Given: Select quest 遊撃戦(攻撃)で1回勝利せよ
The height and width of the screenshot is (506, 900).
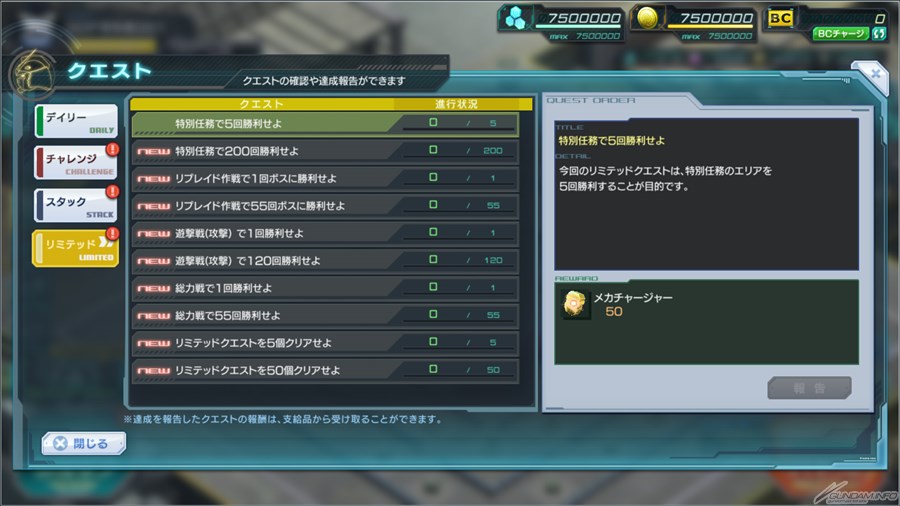Looking at the screenshot, I should click(x=325, y=233).
